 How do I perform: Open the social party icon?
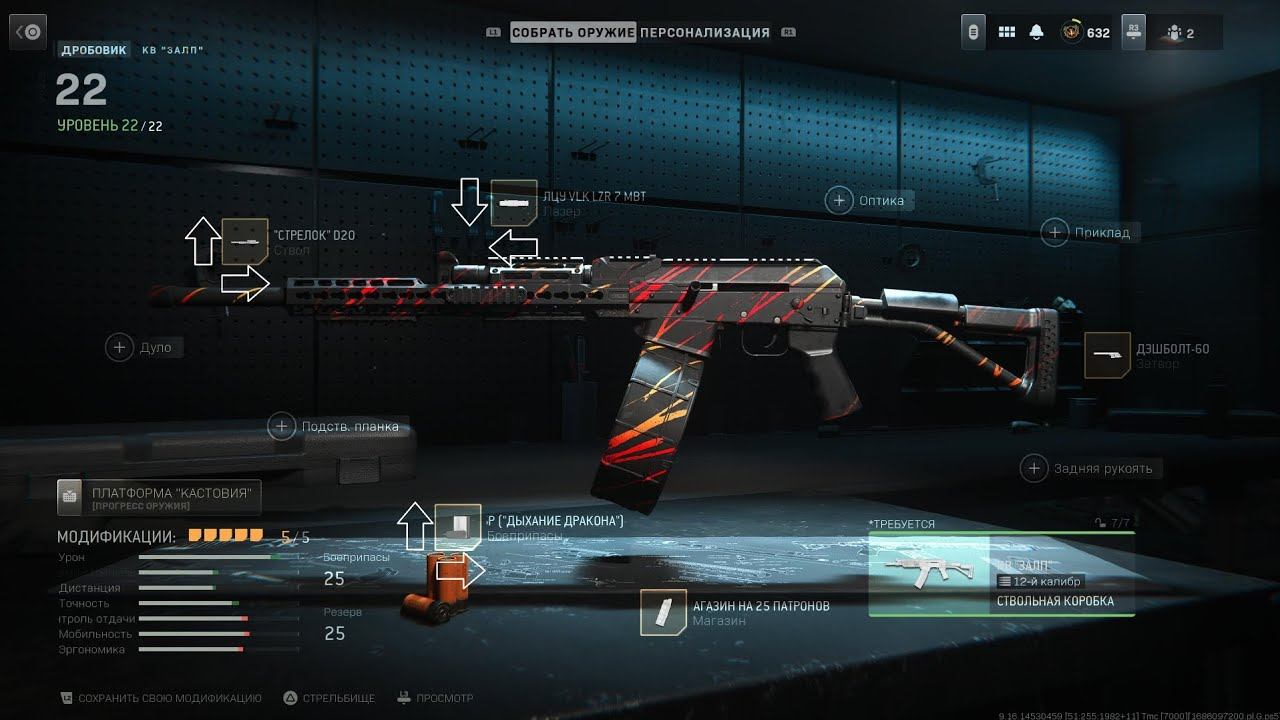point(1176,33)
